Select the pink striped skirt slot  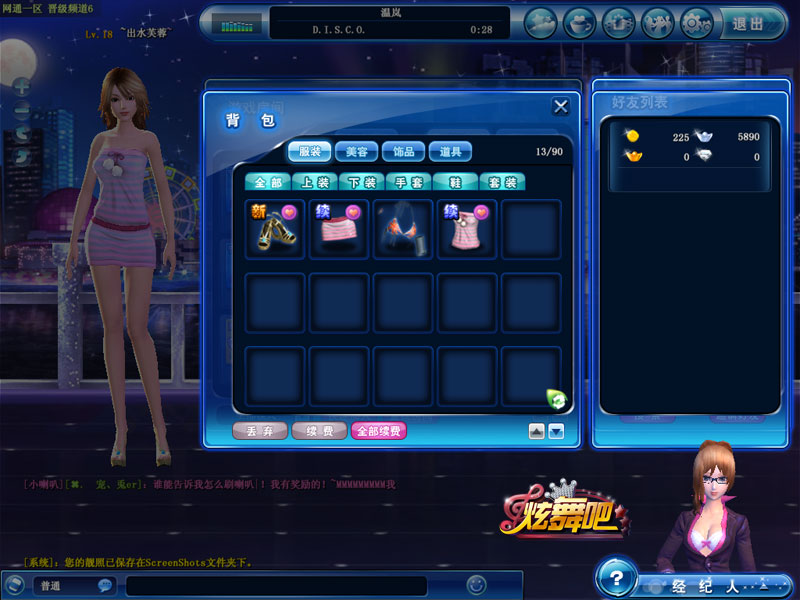pos(339,229)
